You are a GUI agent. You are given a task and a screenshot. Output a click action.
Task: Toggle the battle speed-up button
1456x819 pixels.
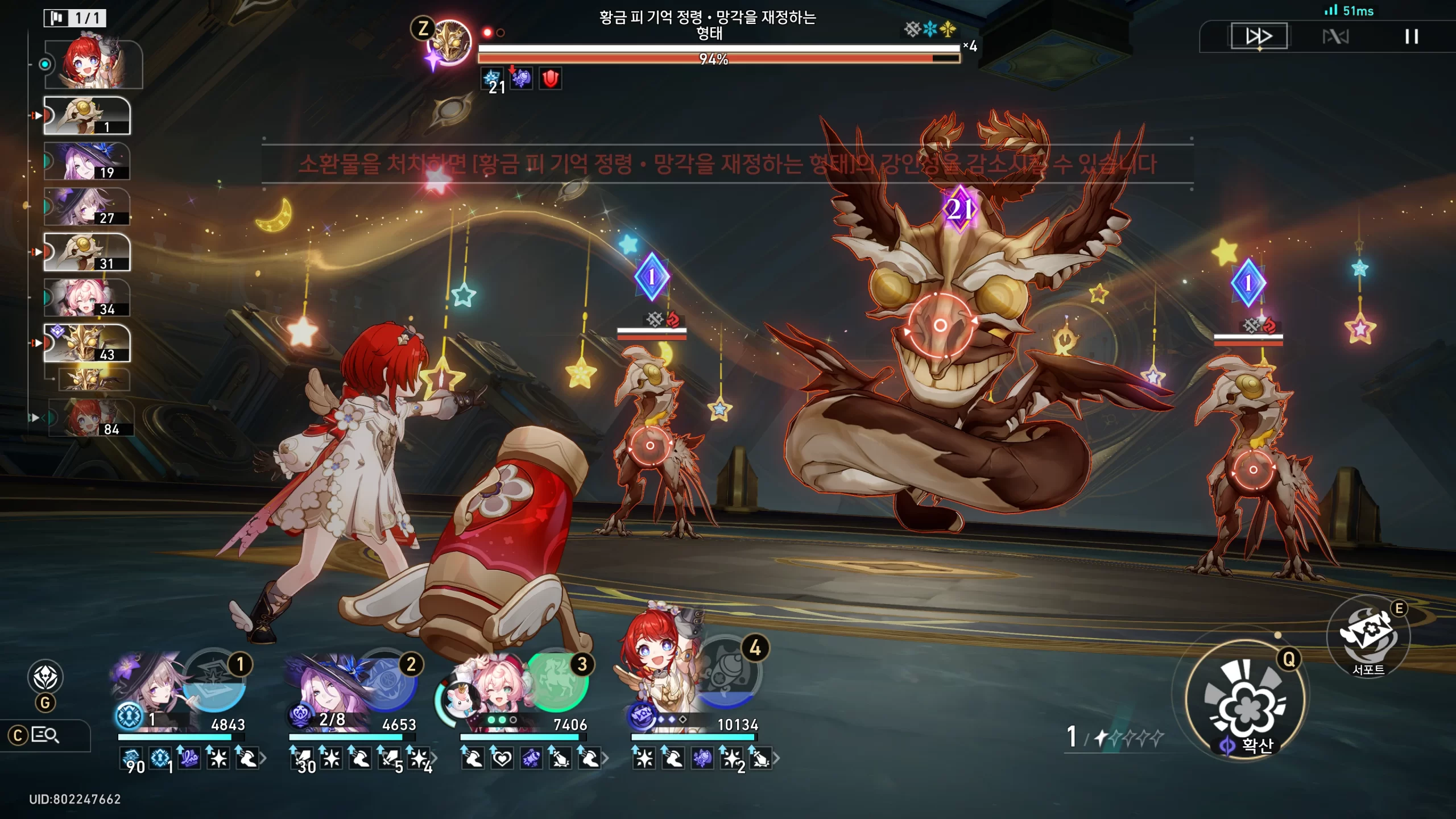(x=1259, y=37)
